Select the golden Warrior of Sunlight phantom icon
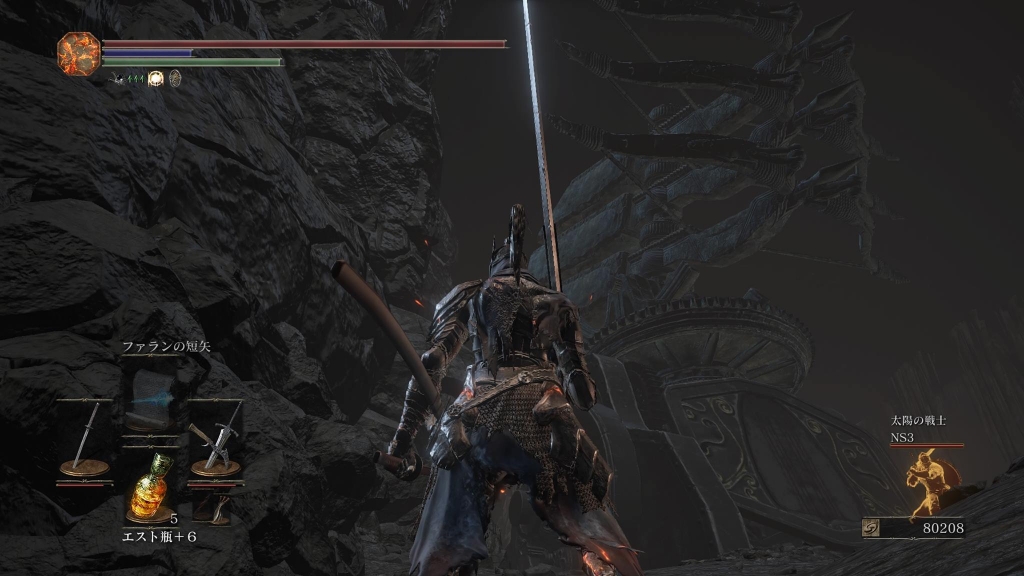The width and height of the screenshot is (1024, 576). (925, 482)
